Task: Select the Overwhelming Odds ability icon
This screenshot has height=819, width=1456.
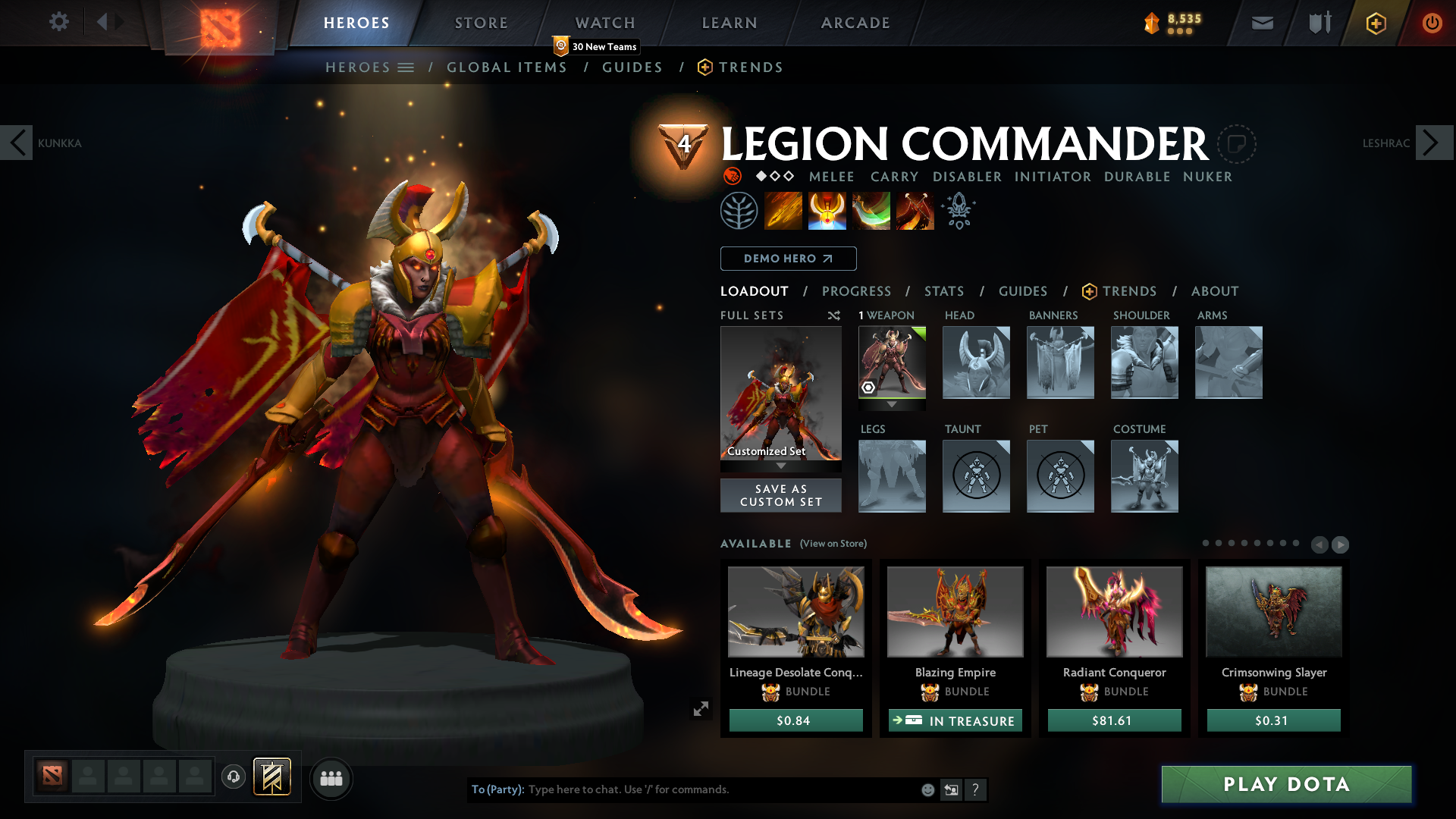Action: [x=783, y=210]
